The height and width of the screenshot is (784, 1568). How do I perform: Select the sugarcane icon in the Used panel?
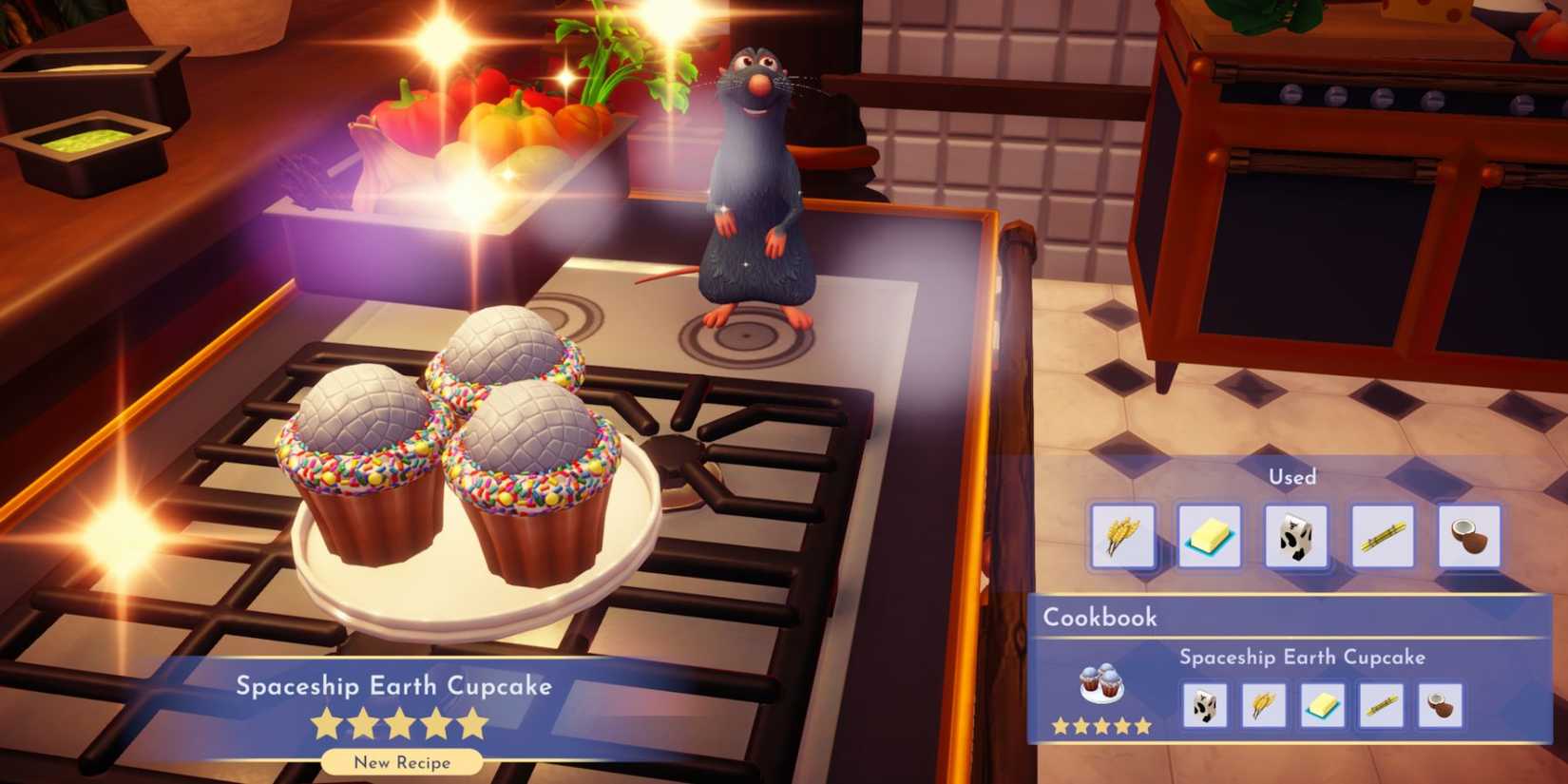(1382, 535)
